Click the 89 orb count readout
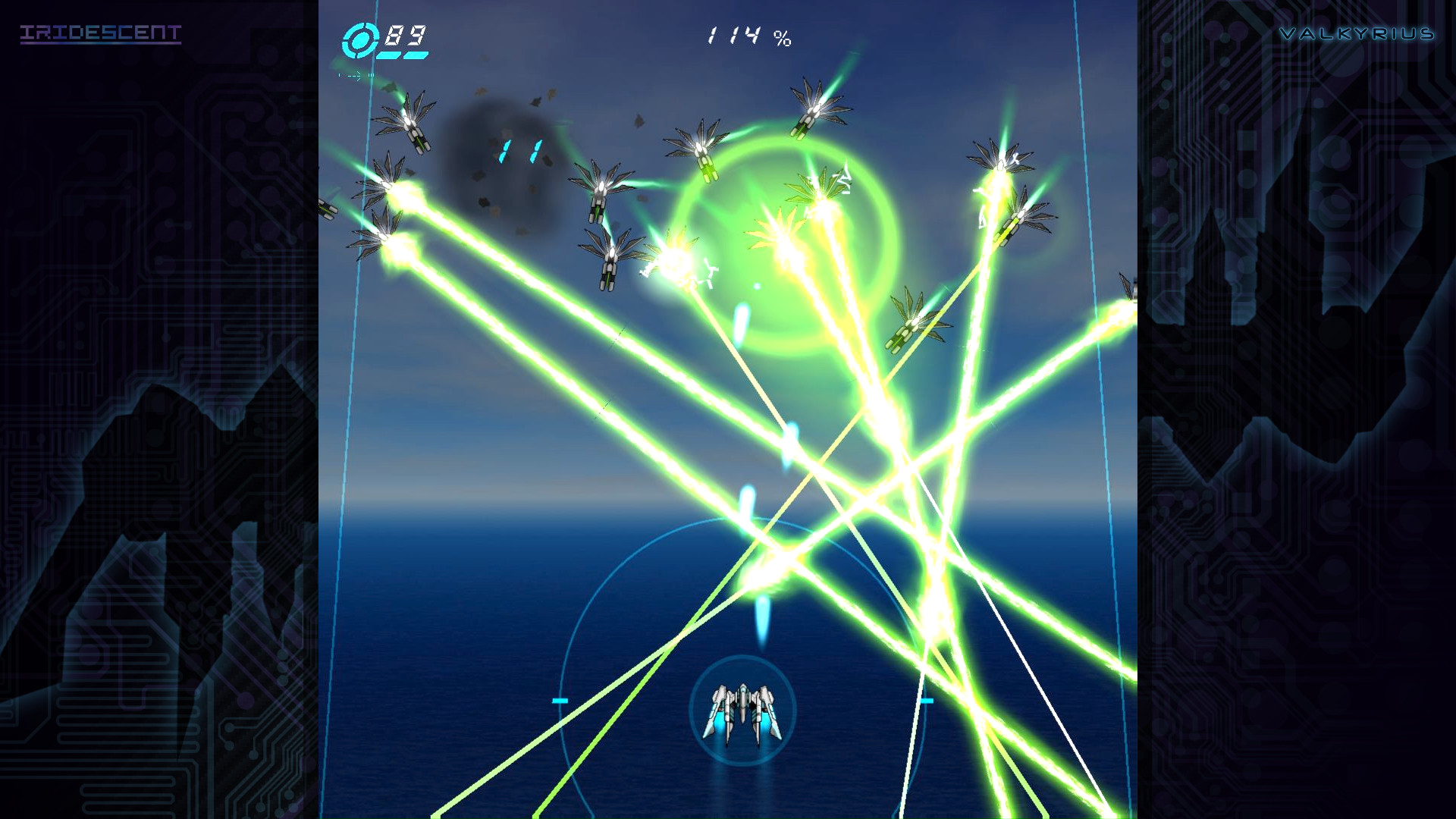The height and width of the screenshot is (819, 1456). tap(406, 34)
